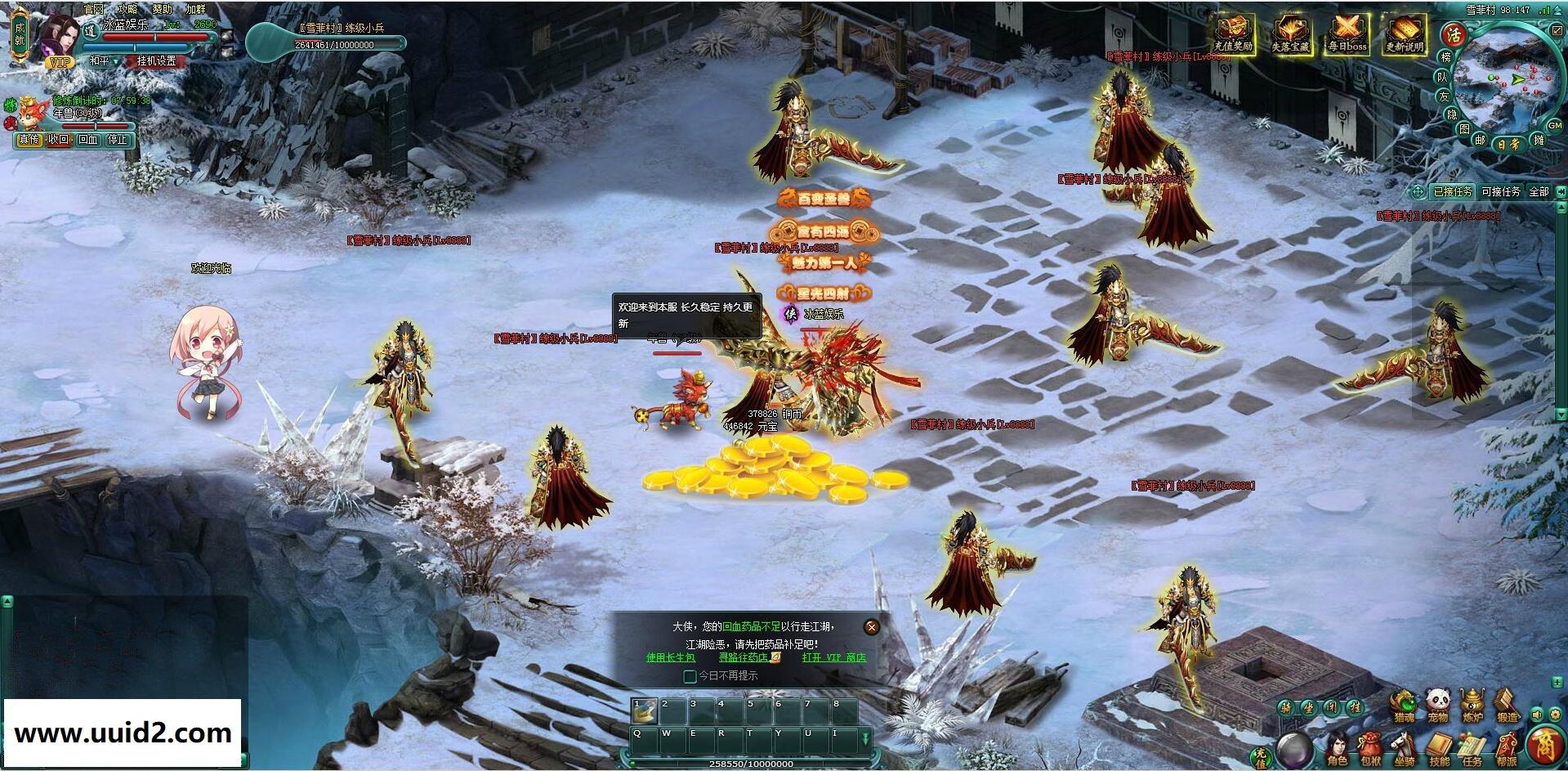Image resolution: width=1568 pixels, height=771 pixels.
Task: Open the 日常 daily button below minimap
Action: (x=1508, y=144)
